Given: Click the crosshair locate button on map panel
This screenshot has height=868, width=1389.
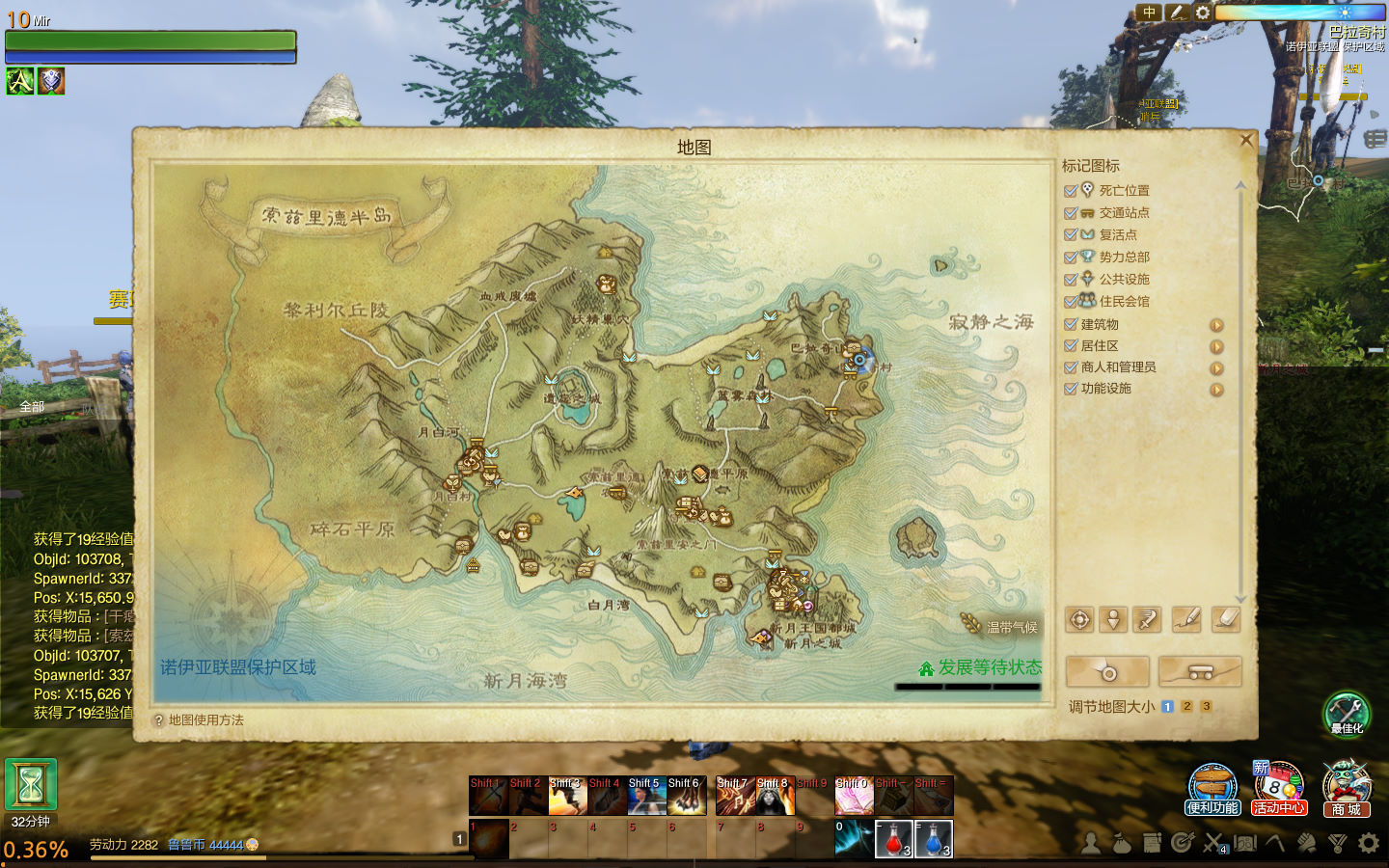Looking at the screenshot, I should point(1080,620).
